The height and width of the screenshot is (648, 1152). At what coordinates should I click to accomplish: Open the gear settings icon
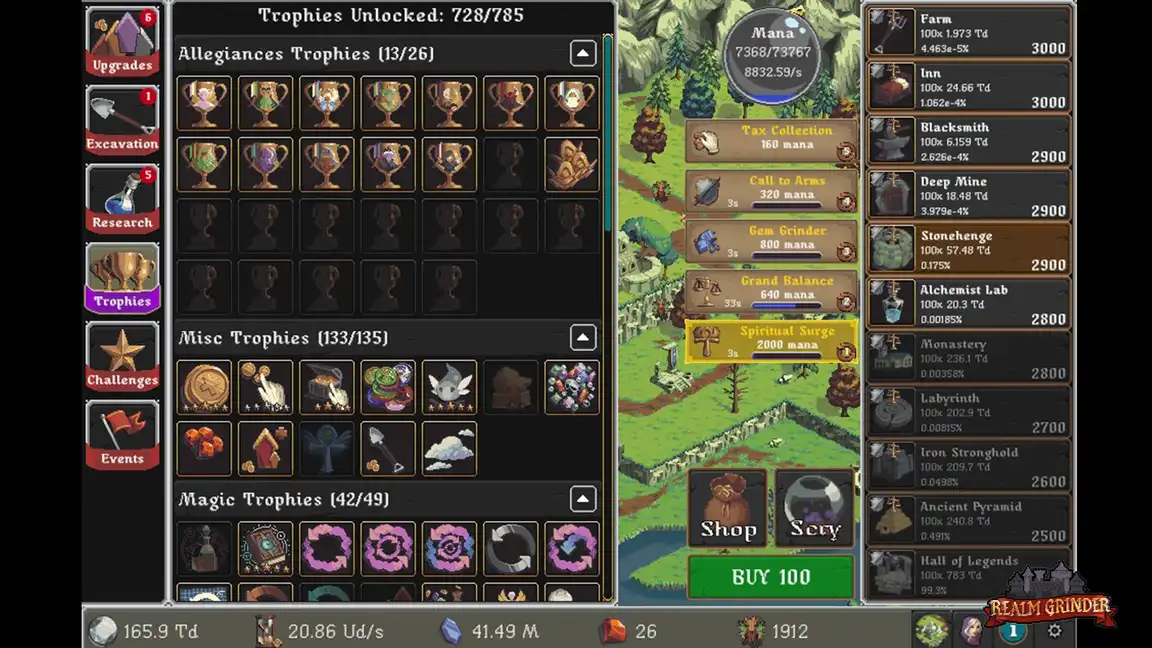(x=1054, y=631)
